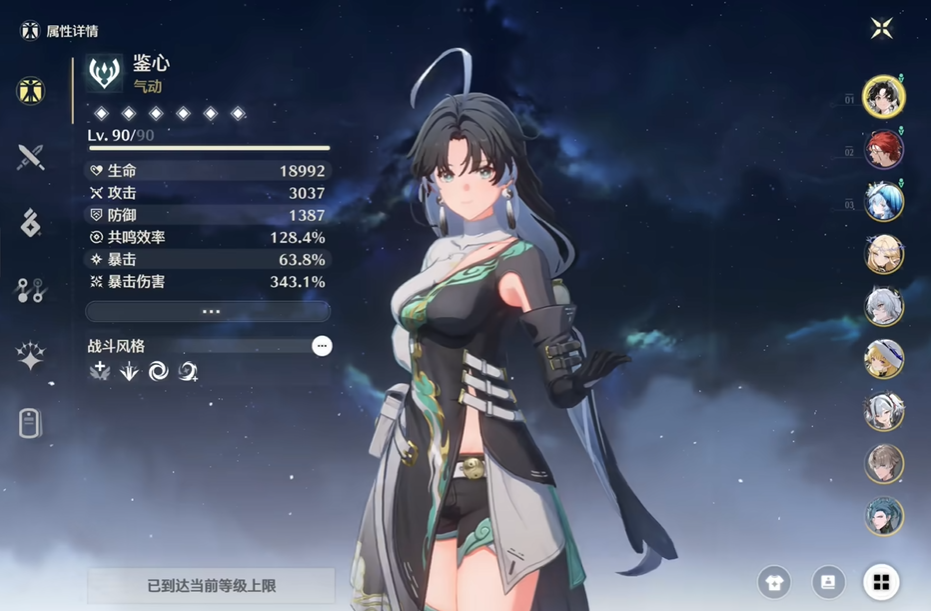Click the 鉴心 element emblem icon
Image resolution: width=931 pixels, height=611 pixels.
coord(104,73)
